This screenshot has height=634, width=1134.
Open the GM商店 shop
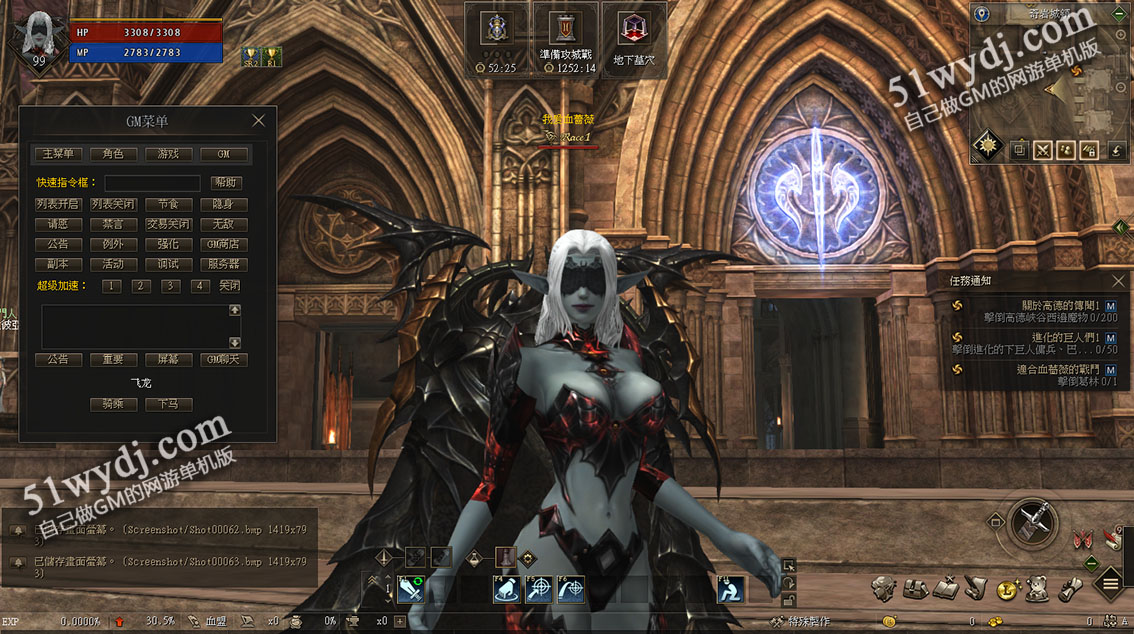point(223,244)
